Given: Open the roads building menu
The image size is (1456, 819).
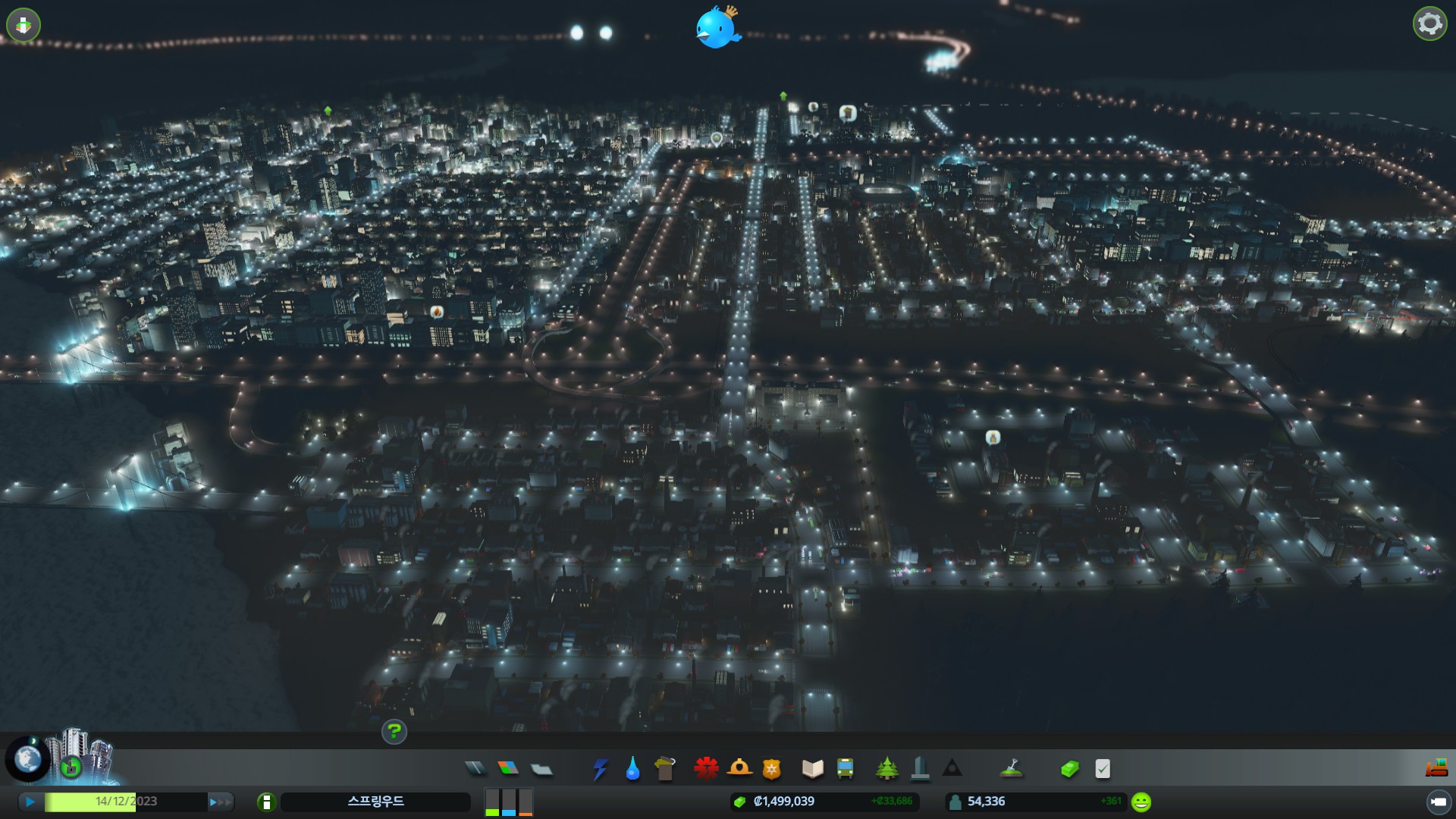Looking at the screenshot, I should [475, 769].
